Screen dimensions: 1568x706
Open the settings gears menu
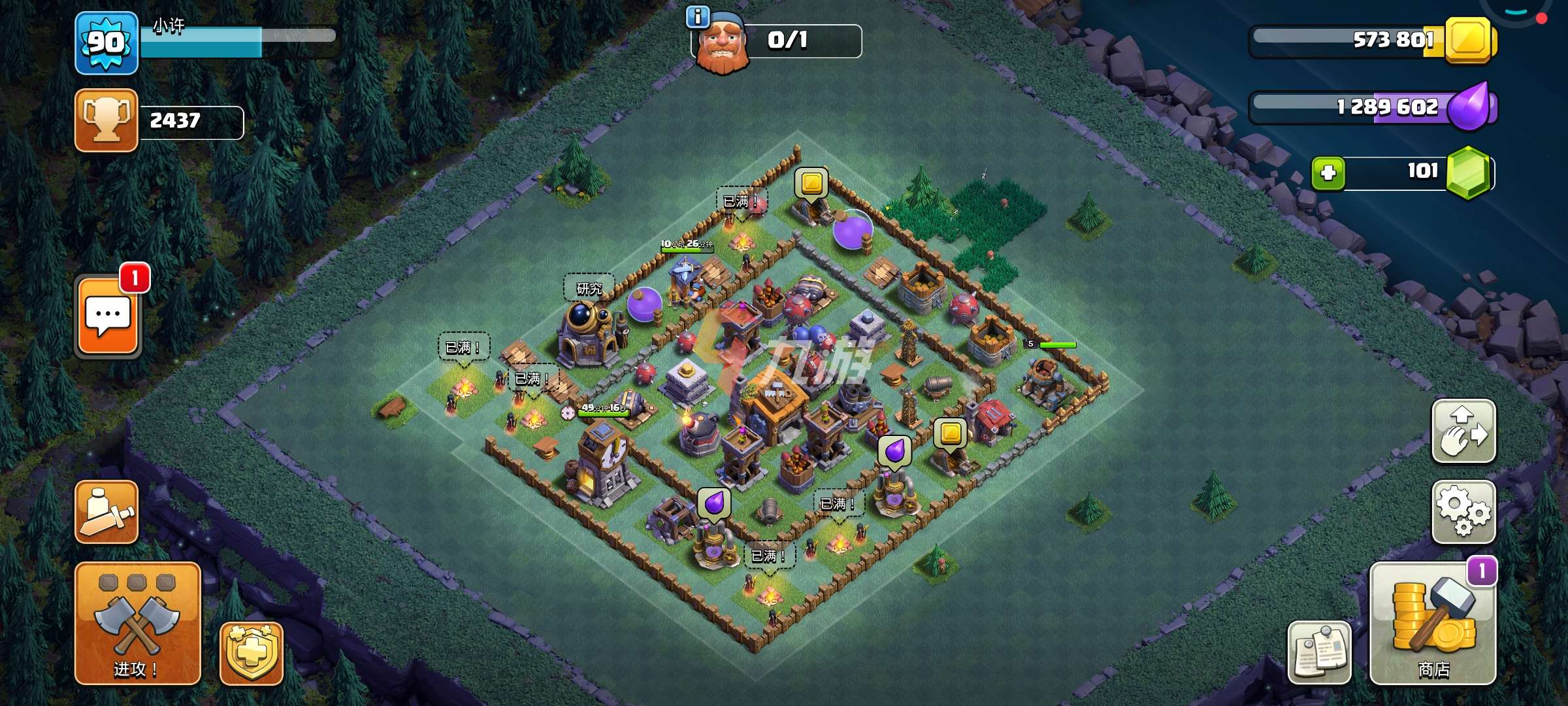tap(1463, 512)
